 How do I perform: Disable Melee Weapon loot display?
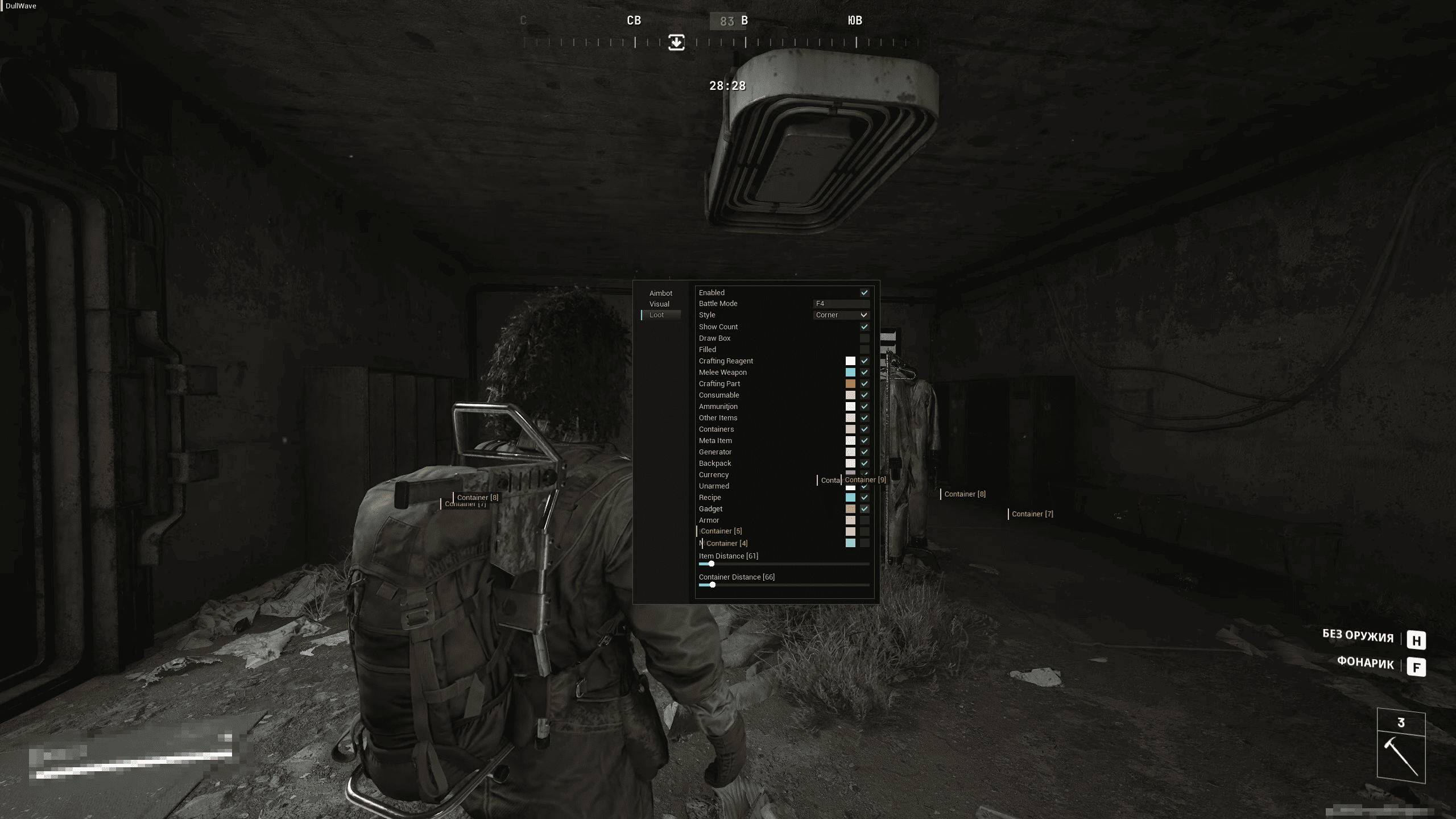click(864, 372)
